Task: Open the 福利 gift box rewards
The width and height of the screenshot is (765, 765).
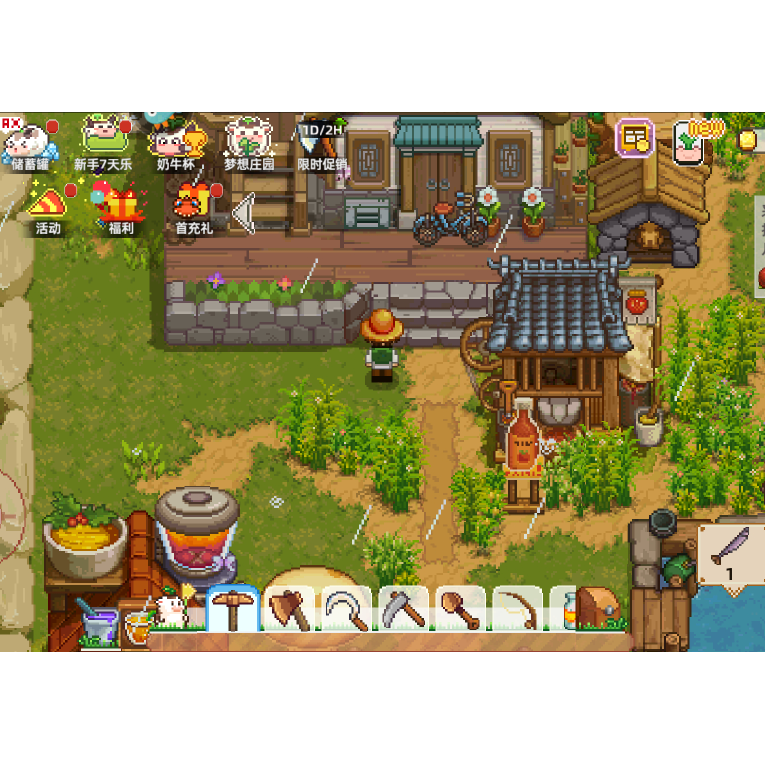Action: click(x=118, y=207)
